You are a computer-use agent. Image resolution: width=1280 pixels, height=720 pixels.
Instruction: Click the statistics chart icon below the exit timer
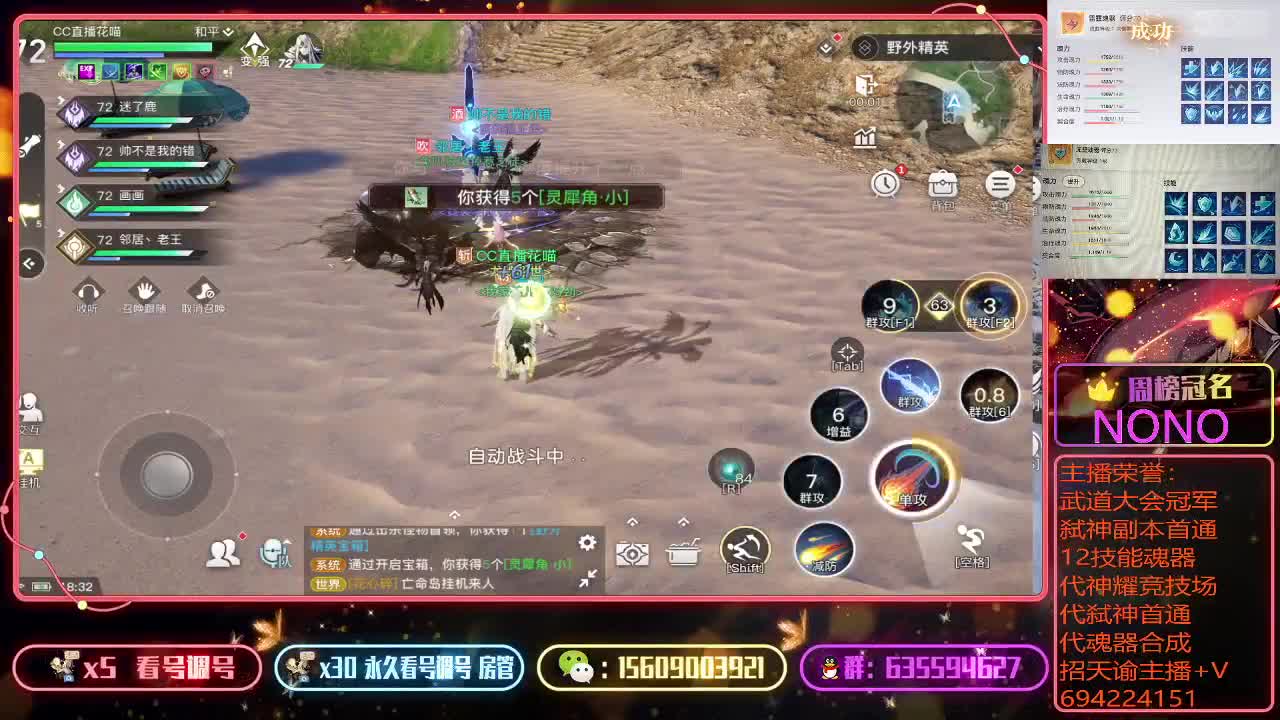tap(864, 139)
